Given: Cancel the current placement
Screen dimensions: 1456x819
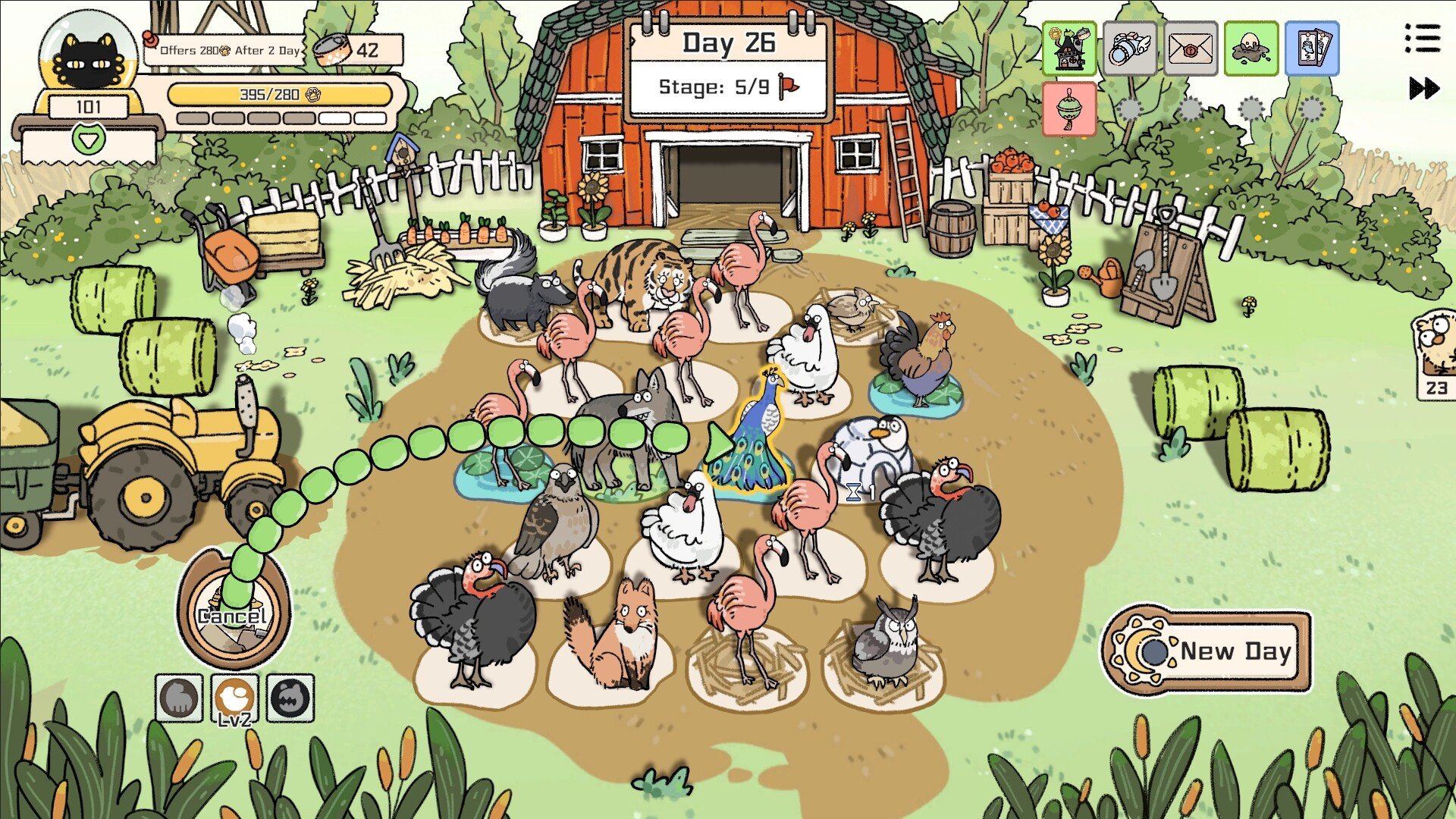Looking at the screenshot, I should coord(234,613).
